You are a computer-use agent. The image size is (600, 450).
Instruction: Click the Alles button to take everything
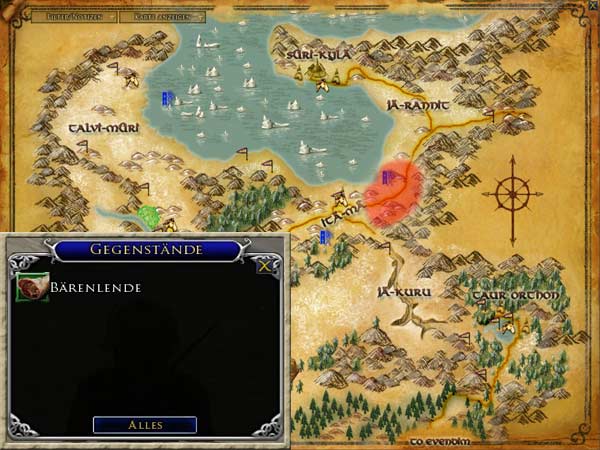coord(145,425)
